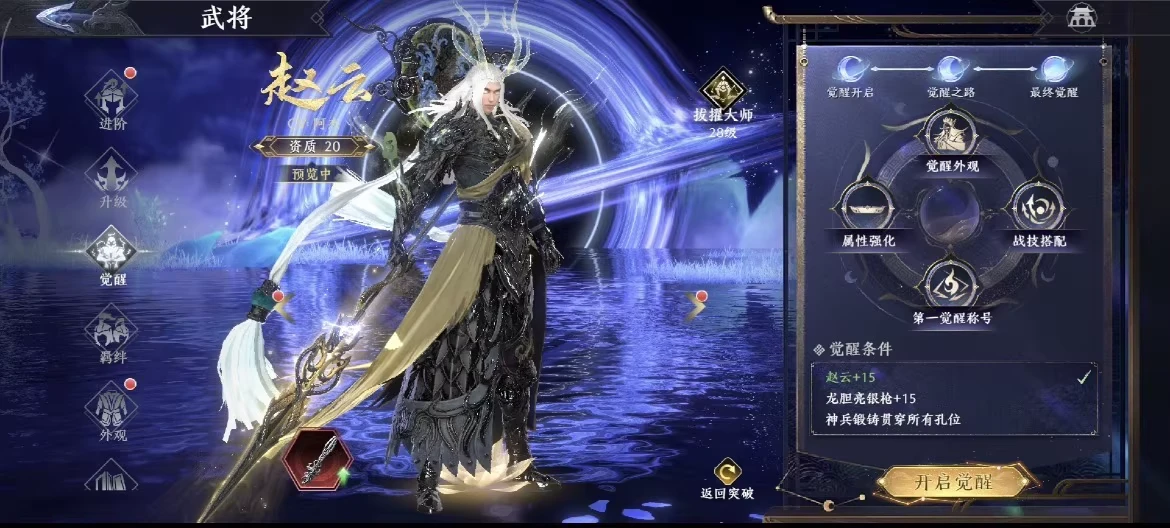Select the red weapon icon slot
The image size is (1170, 528).
tap(311, 459)
